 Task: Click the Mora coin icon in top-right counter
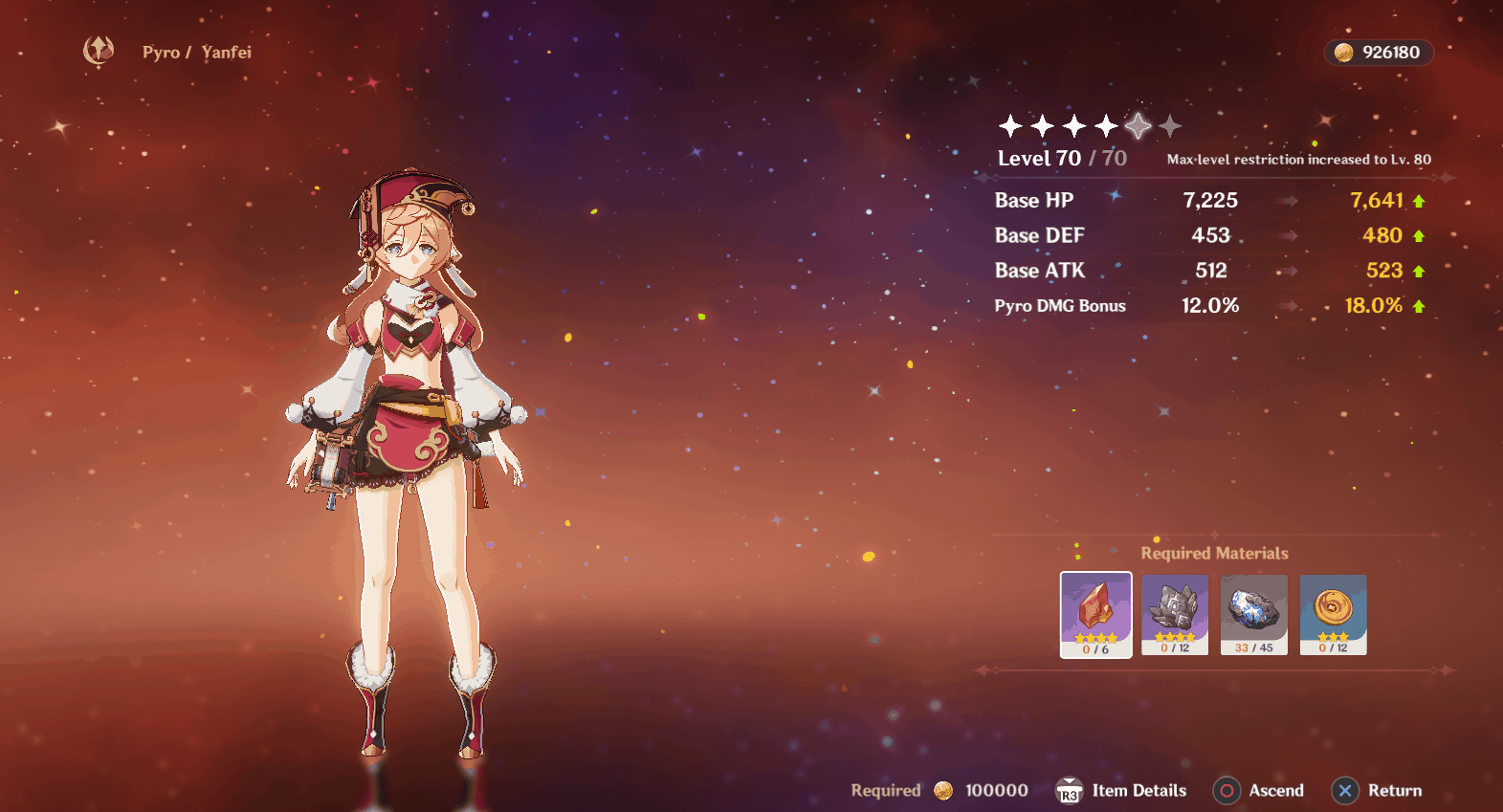click(x=1343, y=53)
